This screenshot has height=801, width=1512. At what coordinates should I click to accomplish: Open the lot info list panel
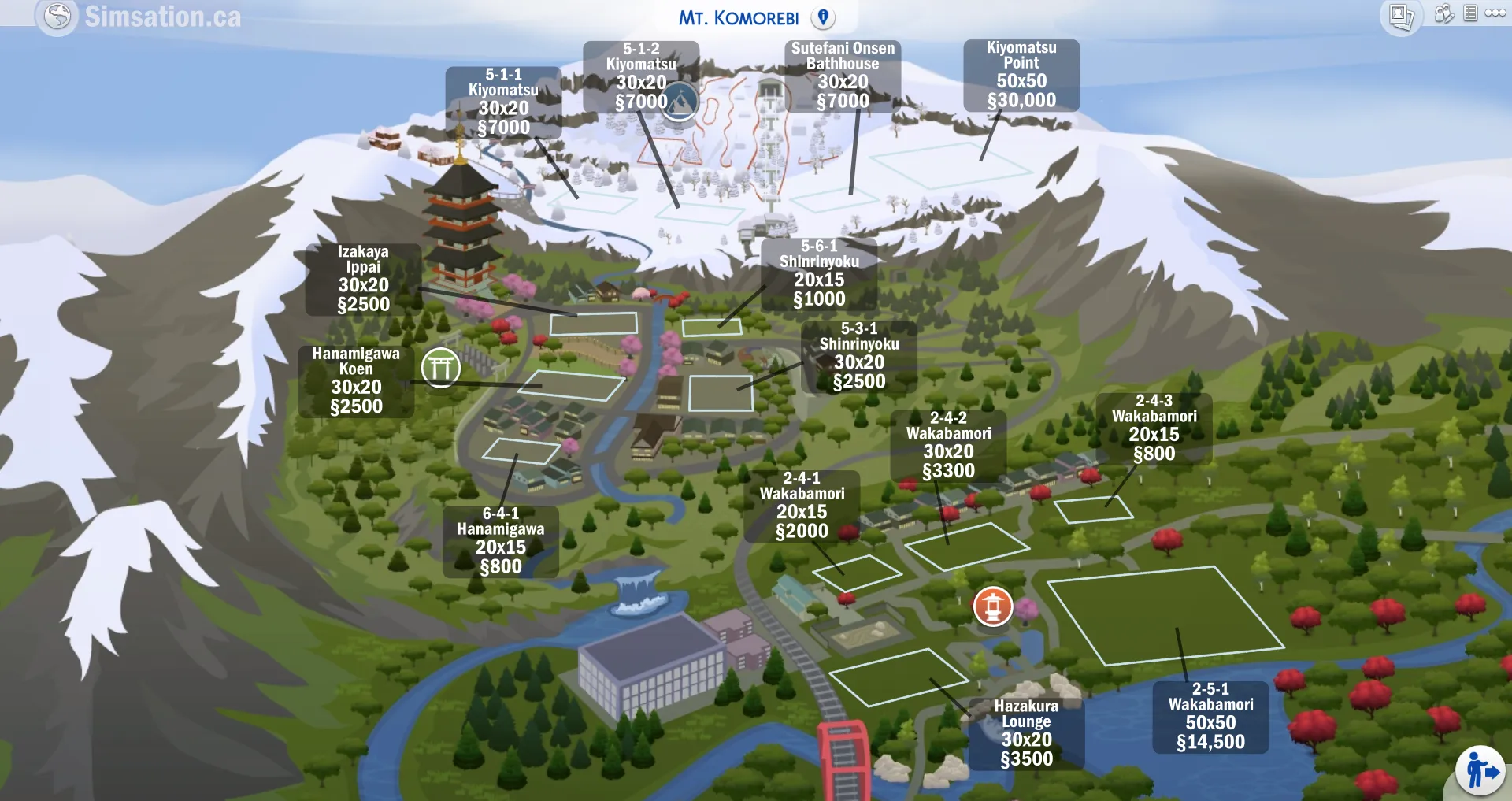1470,12
